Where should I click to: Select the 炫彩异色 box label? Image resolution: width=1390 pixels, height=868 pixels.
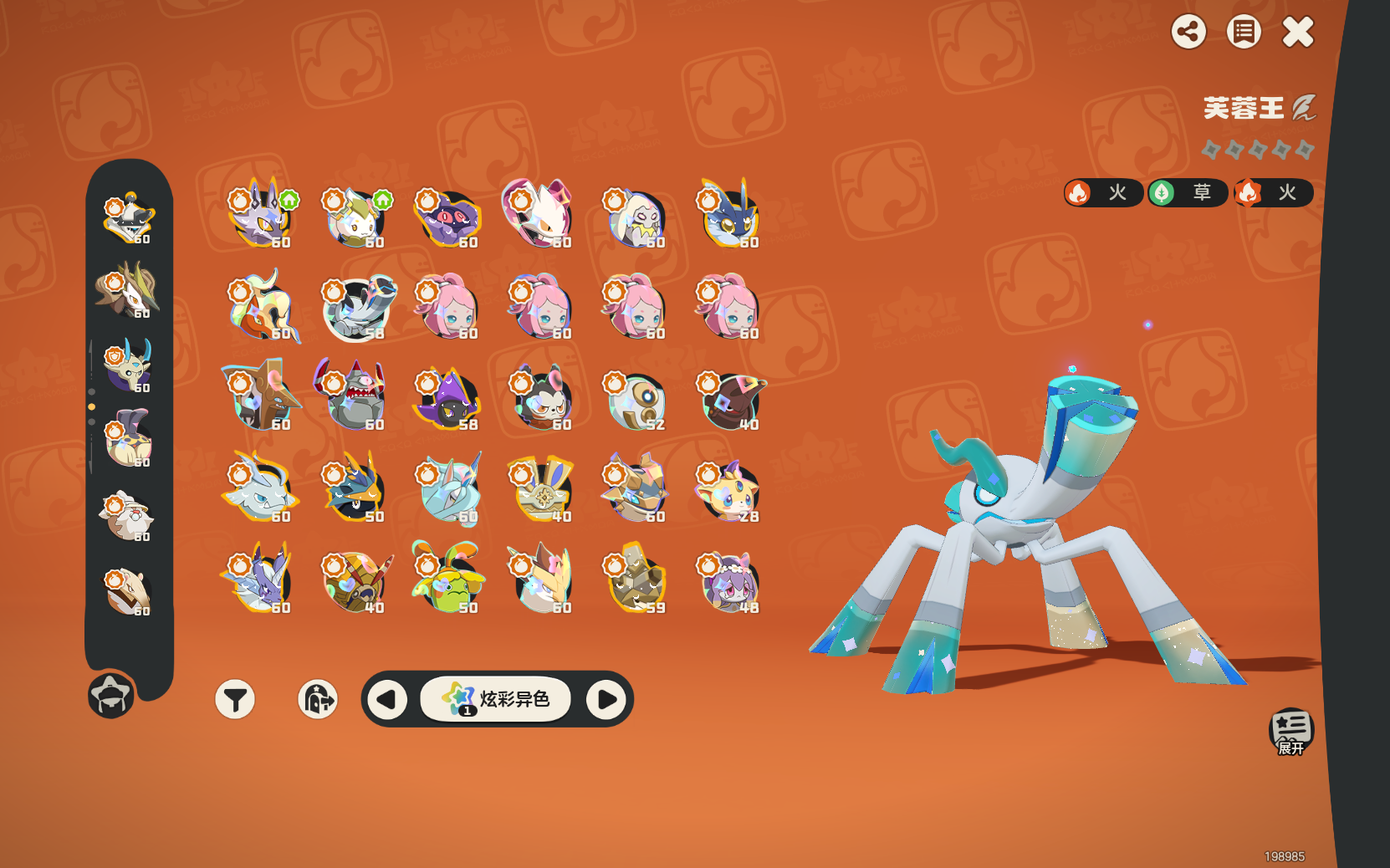coord(496,699)
